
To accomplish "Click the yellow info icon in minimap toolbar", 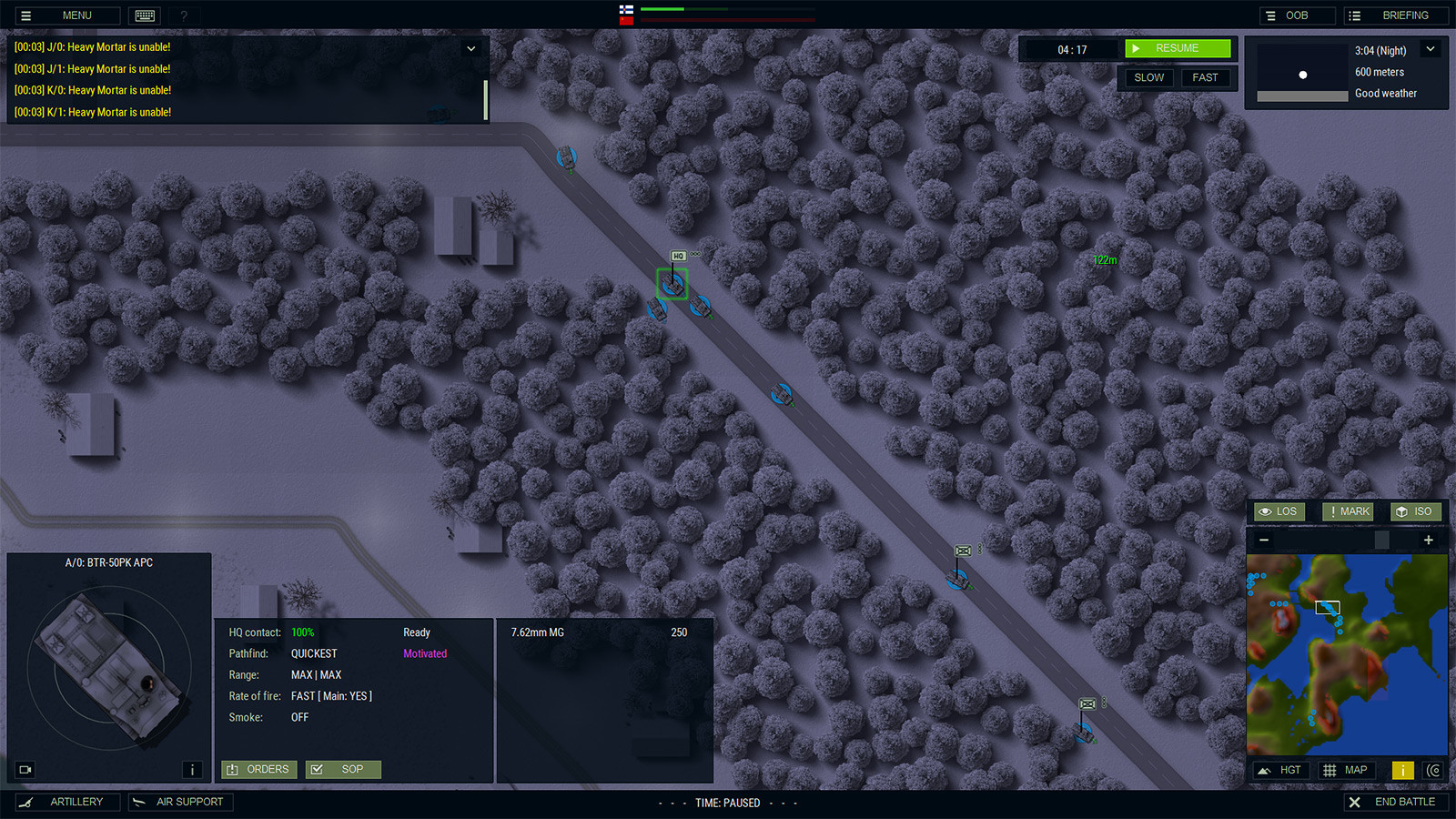I will tap(1402, 769).
